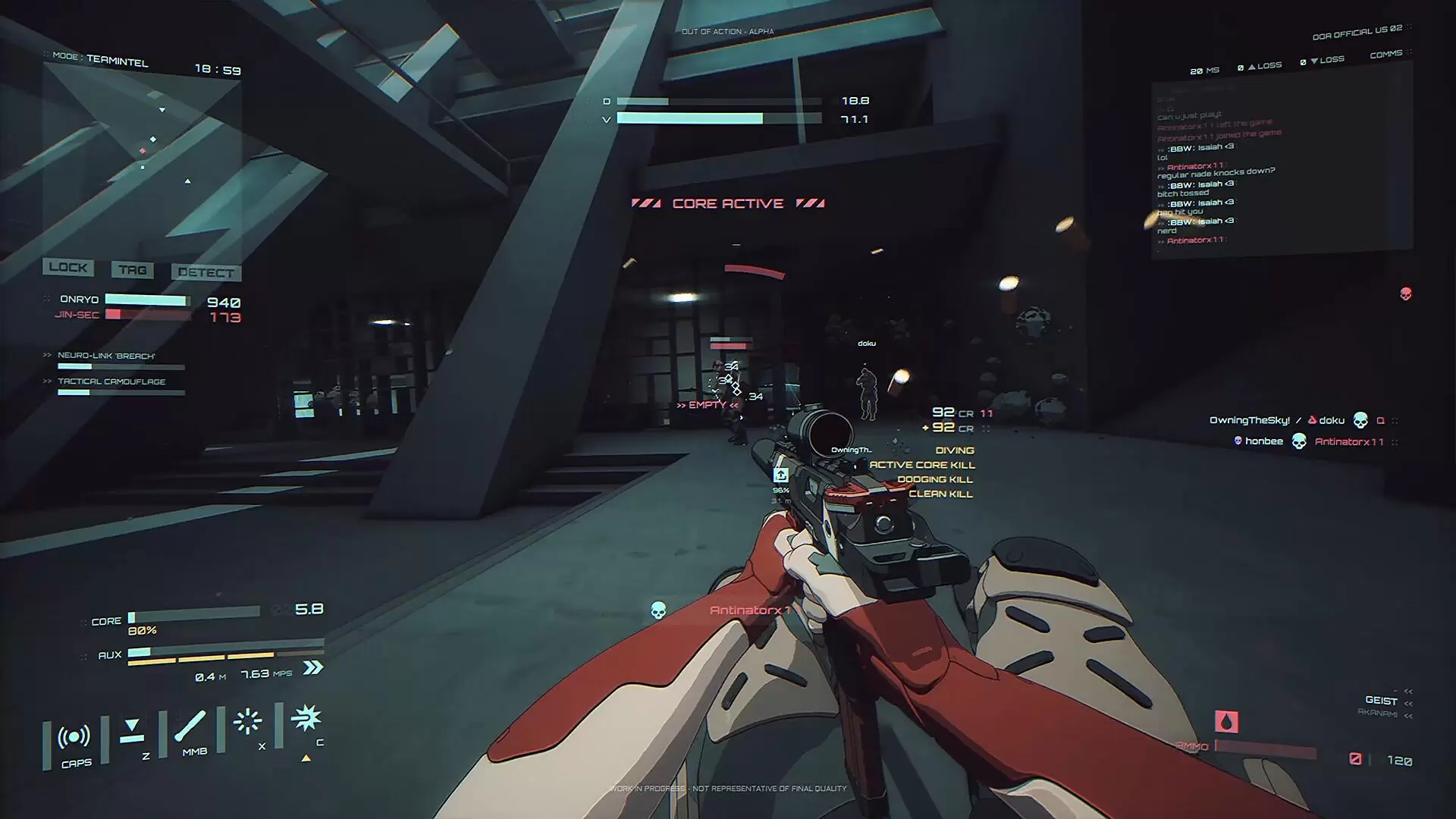The image size is (1456, 819).
Task: Select the honbee killfeed entry
Action: point(1263,441)
